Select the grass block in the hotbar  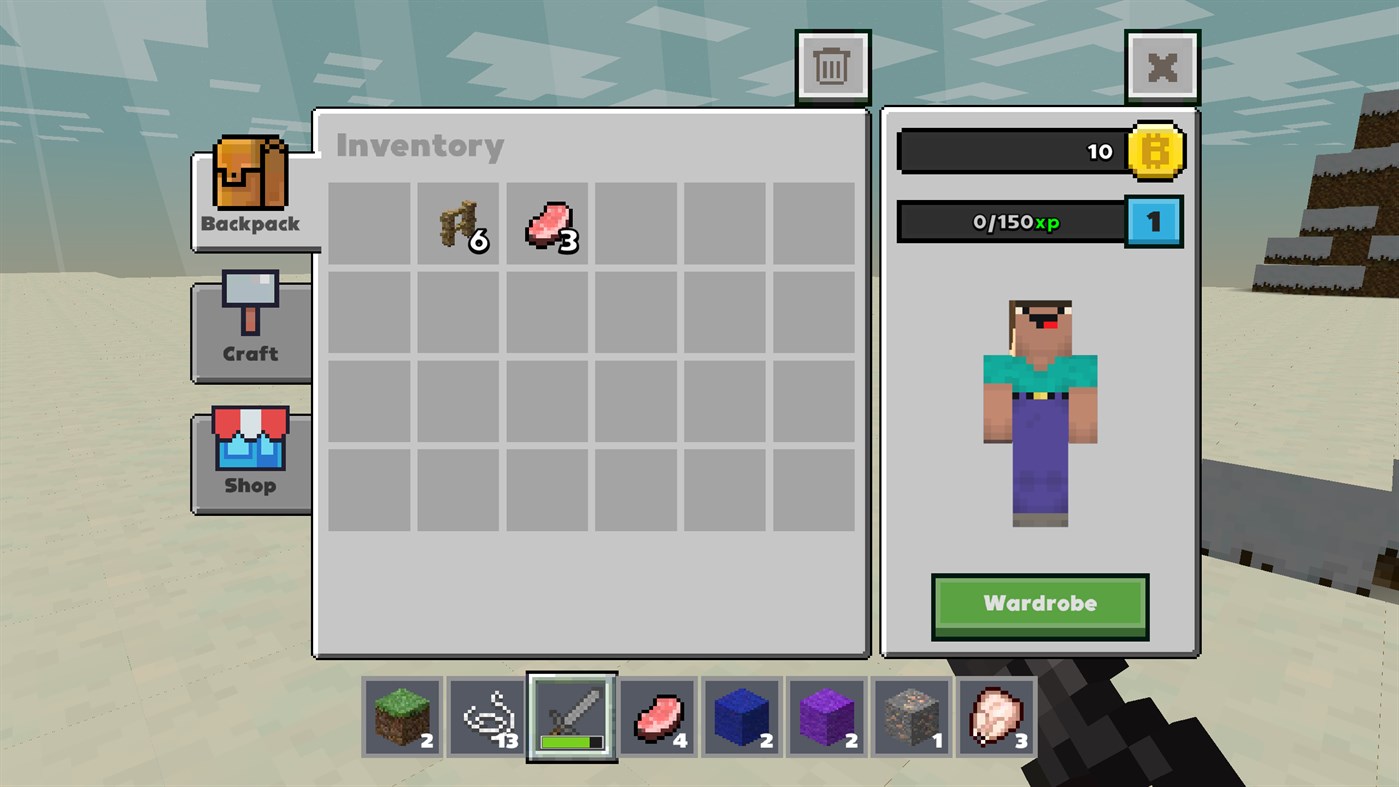(401, 717)
